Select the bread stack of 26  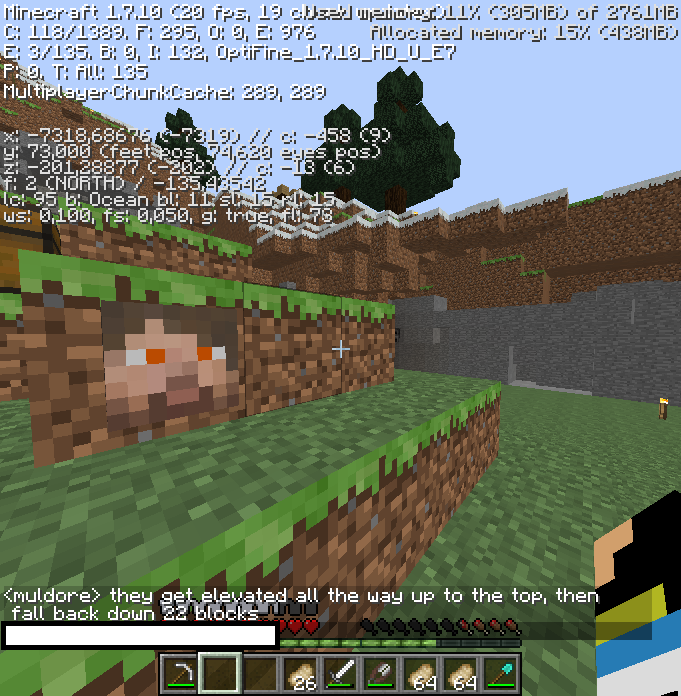click(x=300, y=674)
